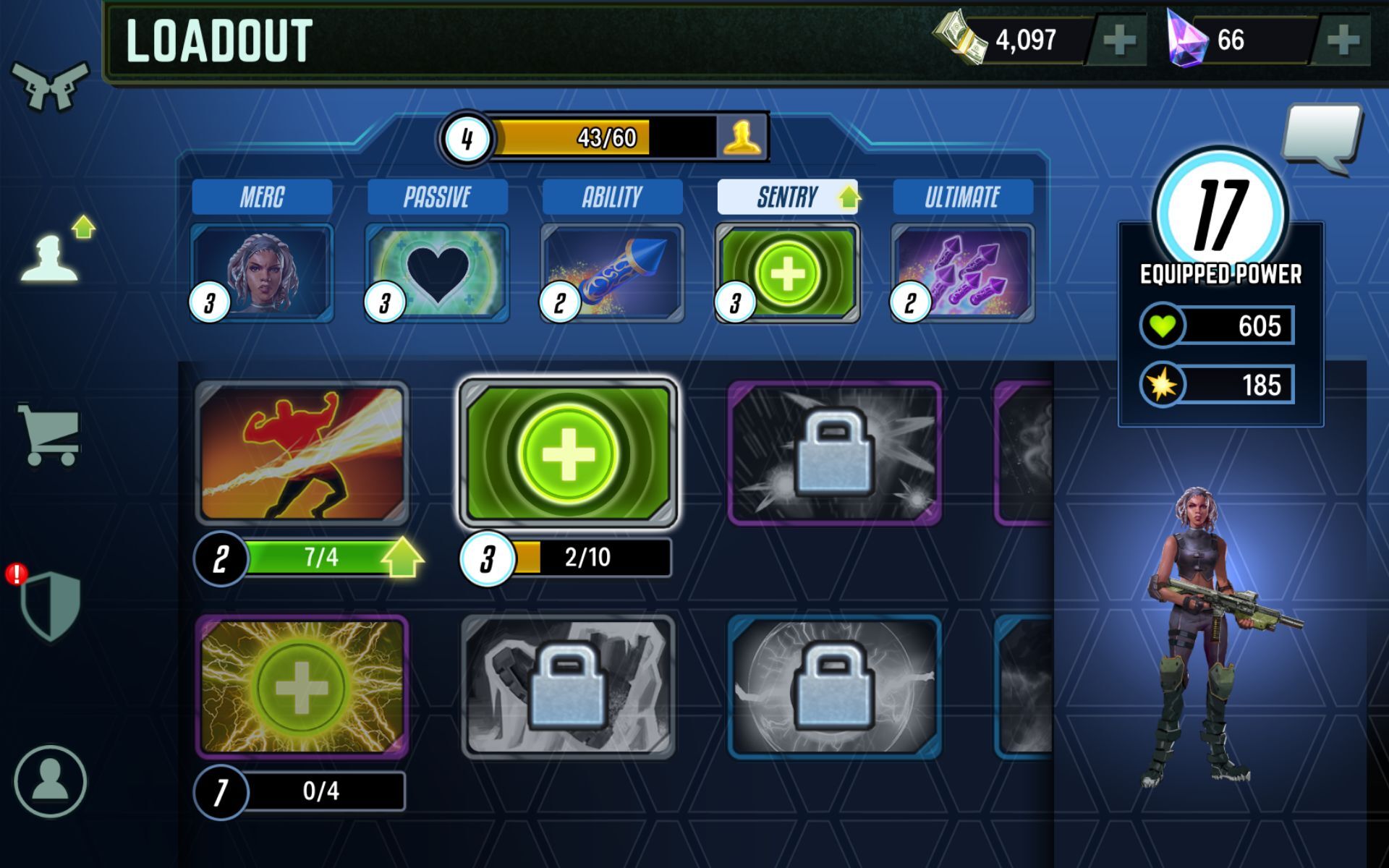Viewport: 1389px width, 868px height.
Task: Buy more gems with plus button
Action: [x=1342, y=41]
